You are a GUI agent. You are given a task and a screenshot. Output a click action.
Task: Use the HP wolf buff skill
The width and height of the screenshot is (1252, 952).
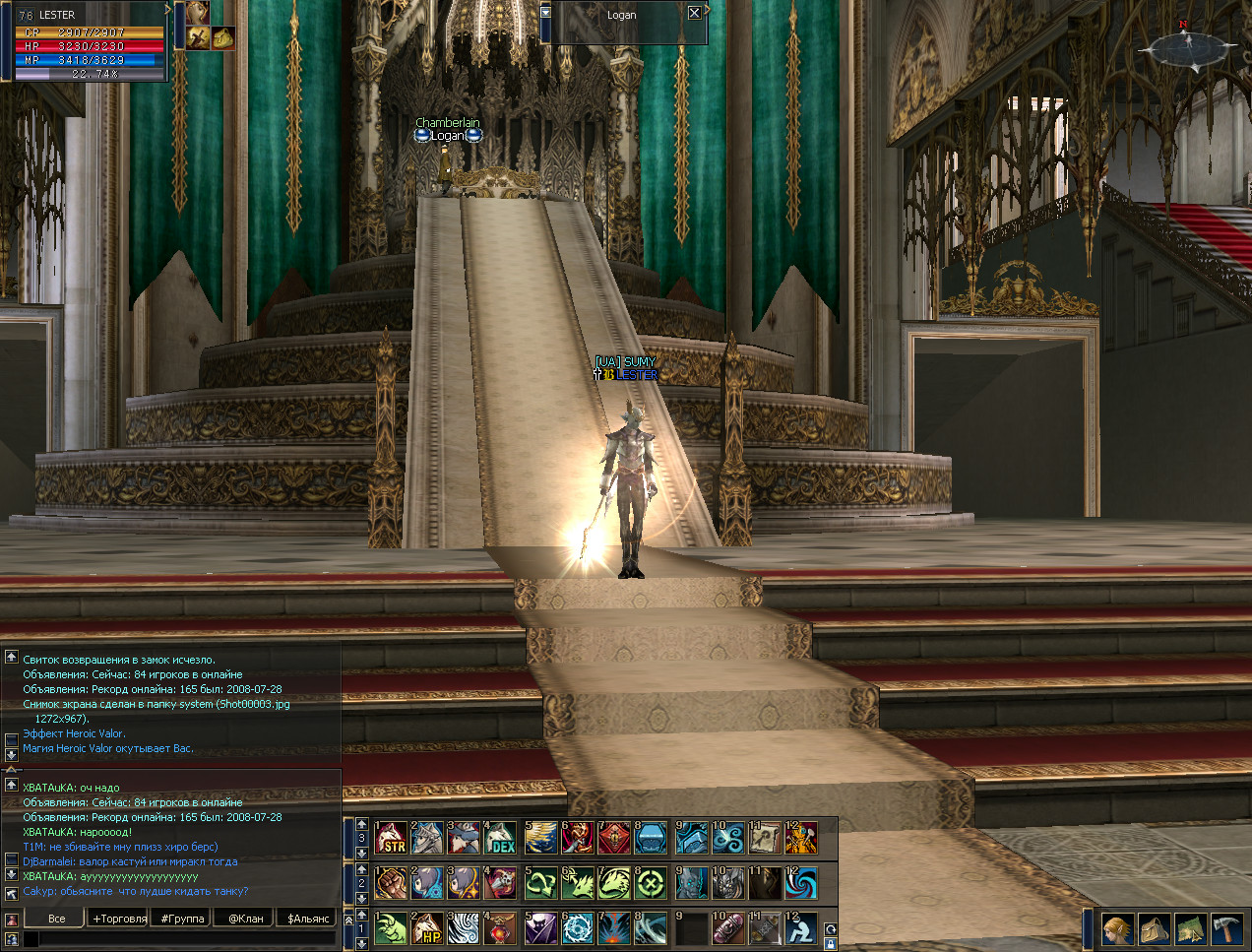(427, 928)
